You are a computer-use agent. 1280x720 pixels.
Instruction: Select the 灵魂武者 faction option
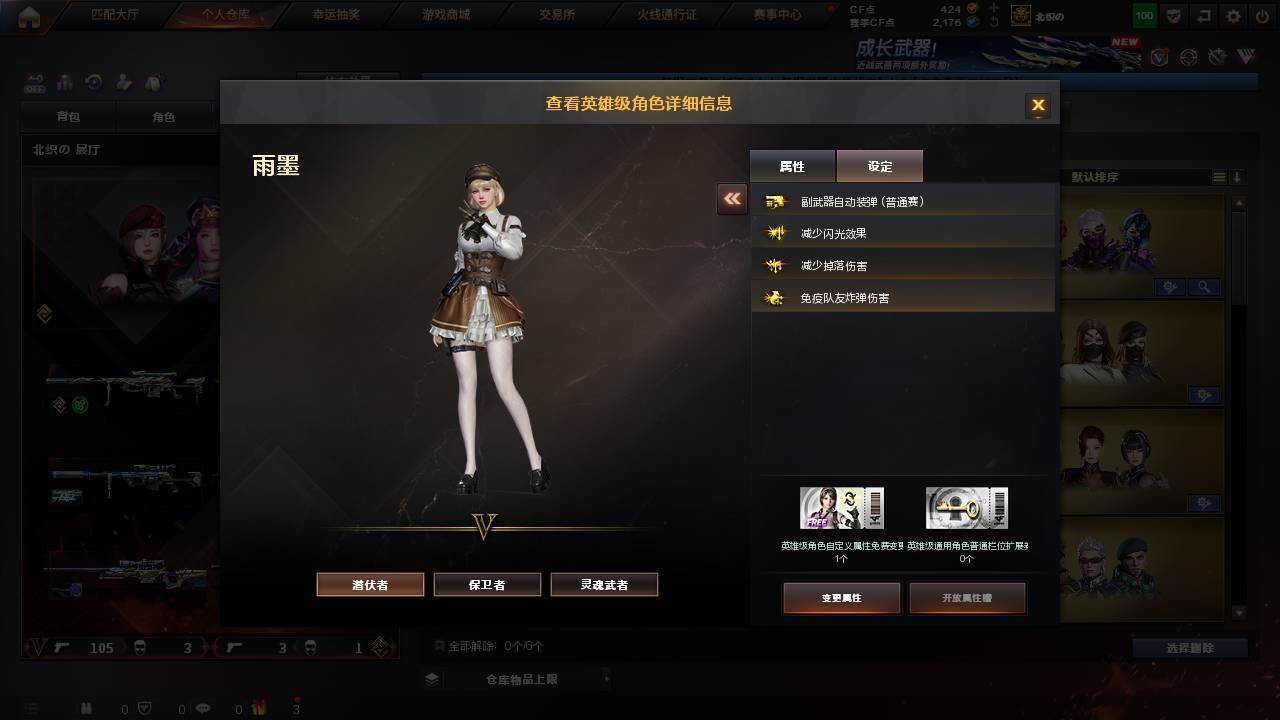[604, 584]
